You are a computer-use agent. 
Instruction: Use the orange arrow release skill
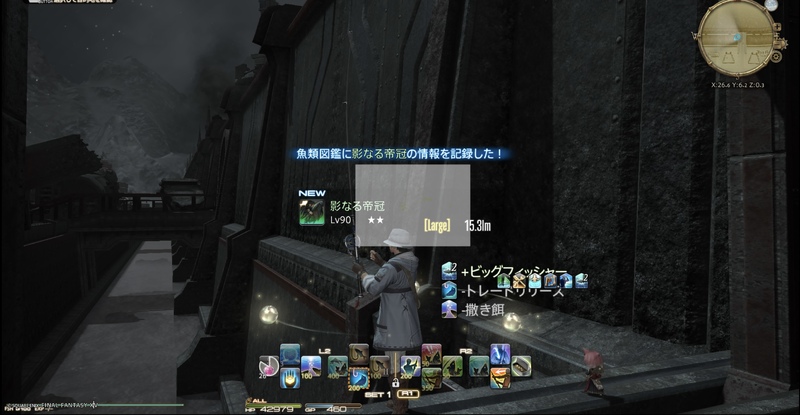(x=500, y=377)
